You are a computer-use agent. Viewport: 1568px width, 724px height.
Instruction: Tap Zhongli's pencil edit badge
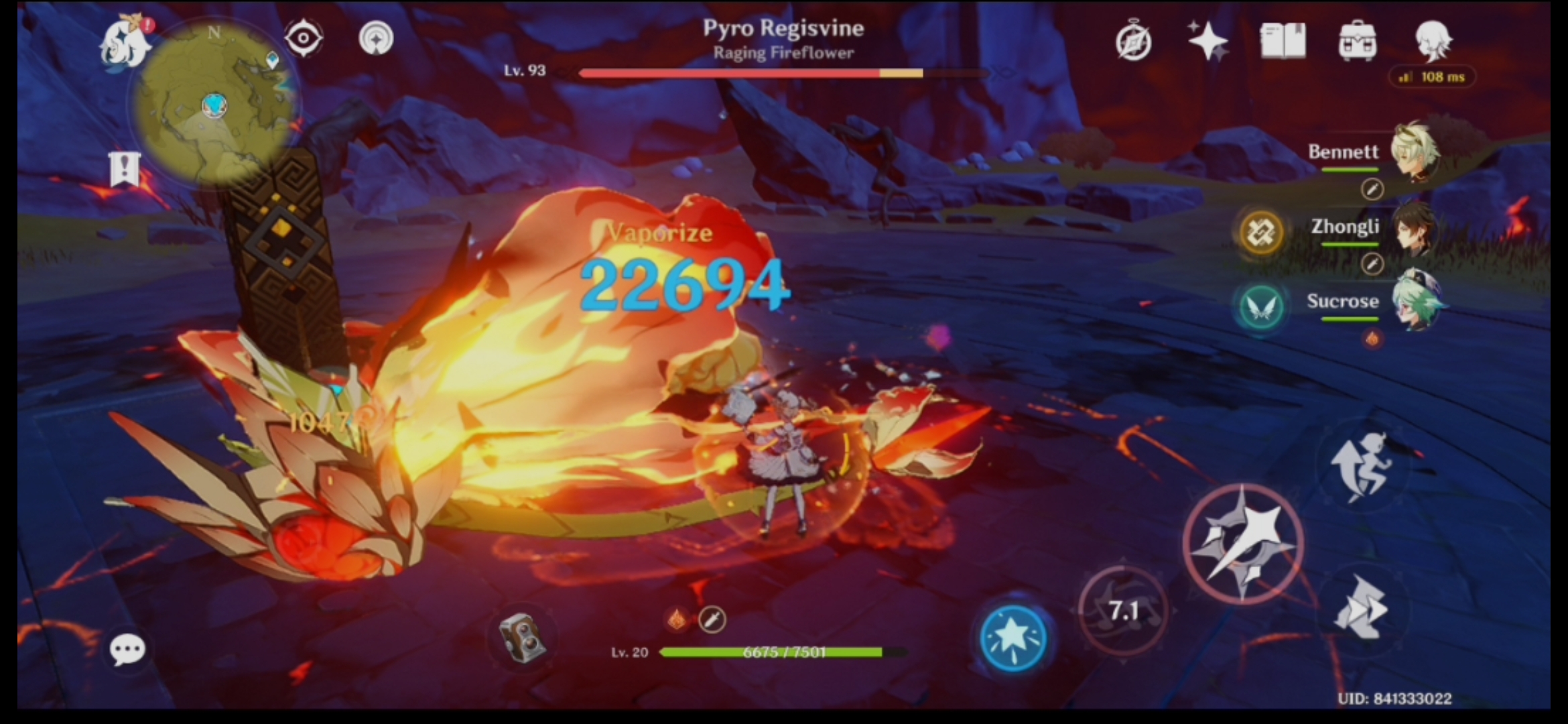coord(1372,265)
